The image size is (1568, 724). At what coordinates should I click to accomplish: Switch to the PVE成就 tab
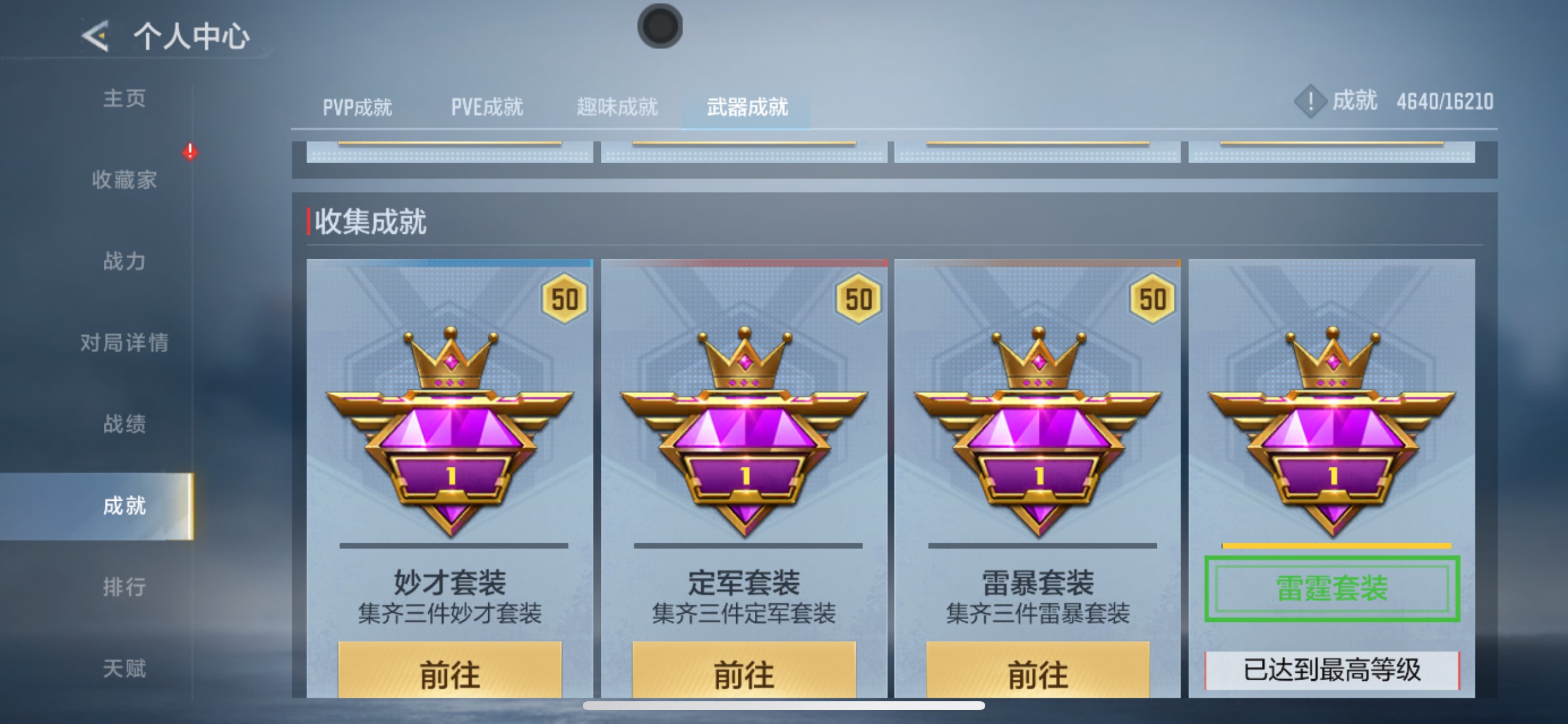(x=487, y=107)
